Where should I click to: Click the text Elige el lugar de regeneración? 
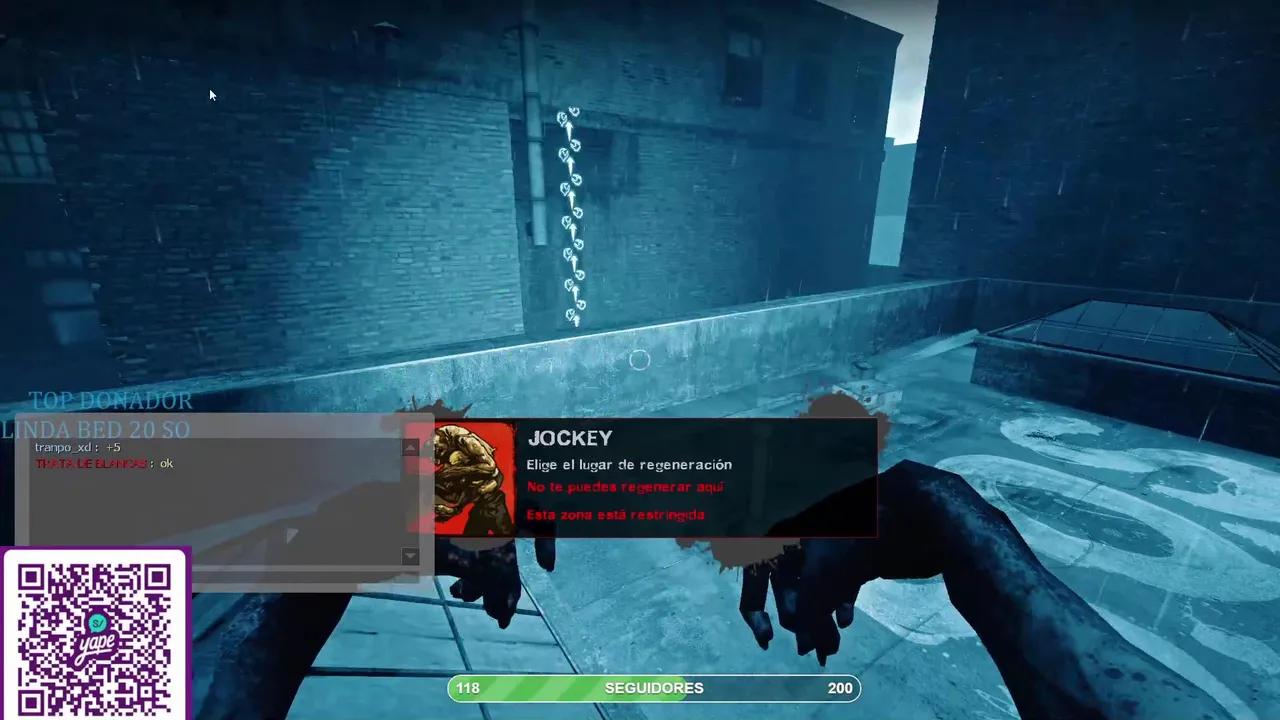pyautogui.click(x=629, y=464)
